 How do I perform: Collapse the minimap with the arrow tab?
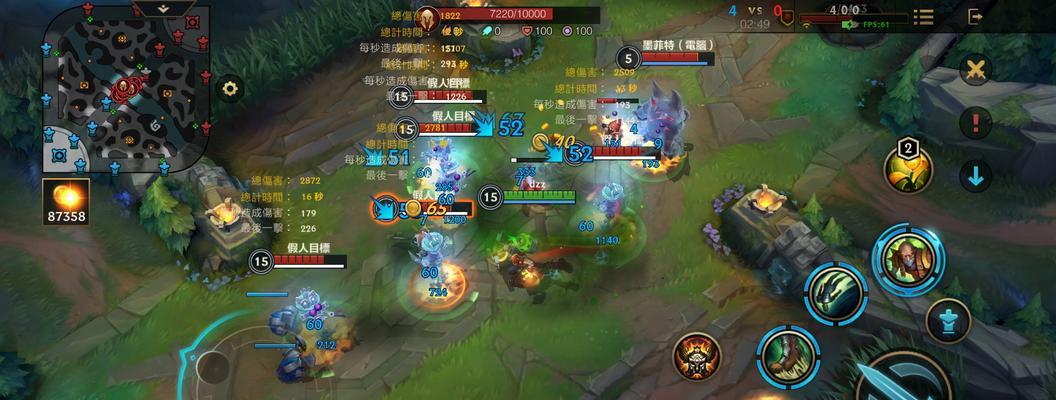(162, 7)
